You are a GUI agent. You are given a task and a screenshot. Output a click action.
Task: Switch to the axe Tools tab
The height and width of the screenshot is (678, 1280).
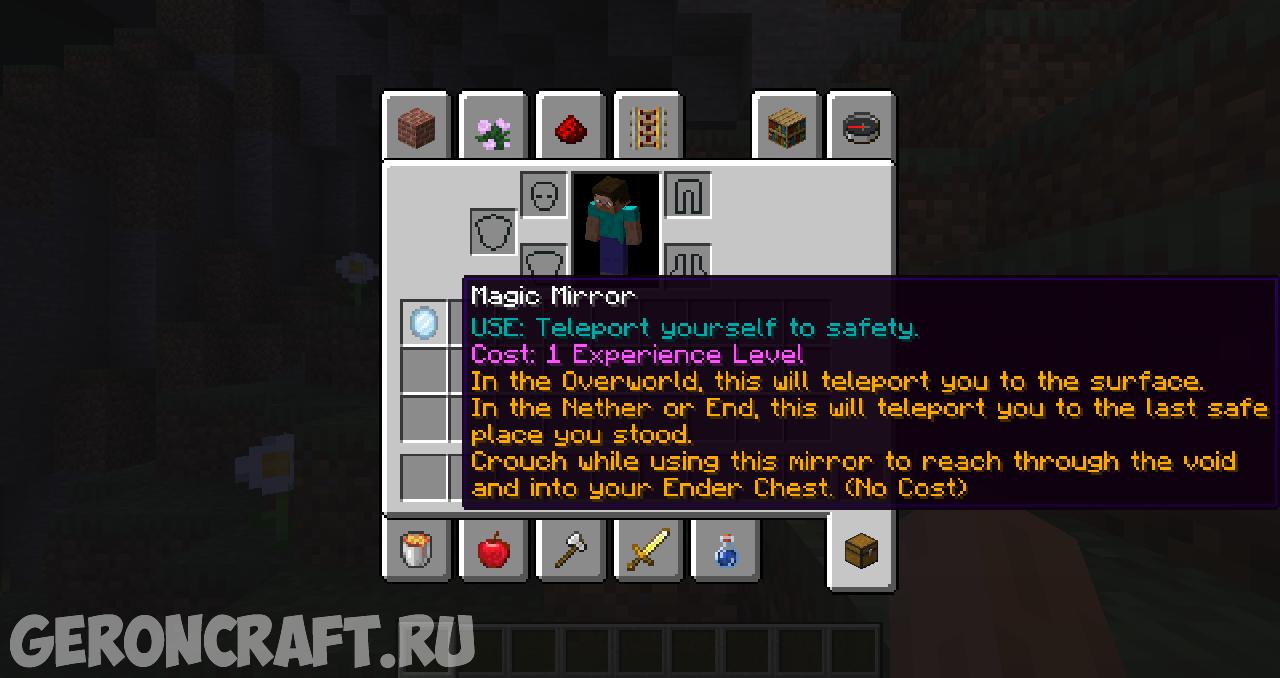570,548
